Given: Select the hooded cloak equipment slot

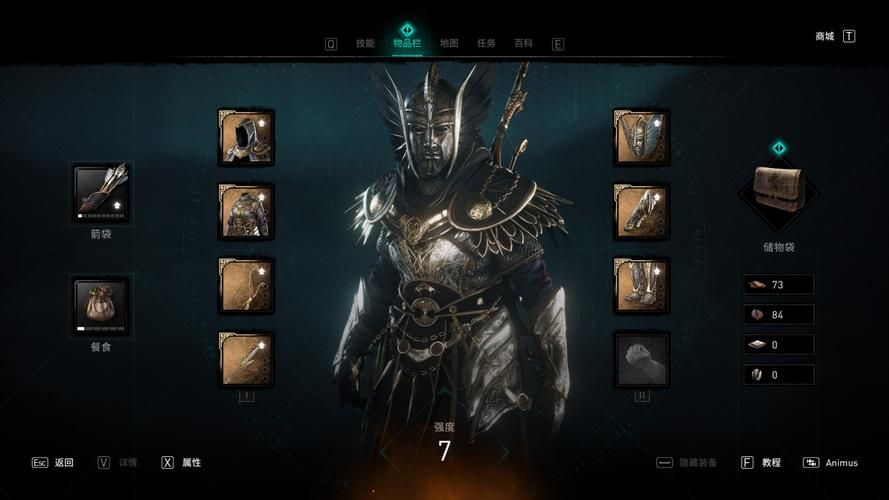Looking at the screenshot, I should 246,137.
